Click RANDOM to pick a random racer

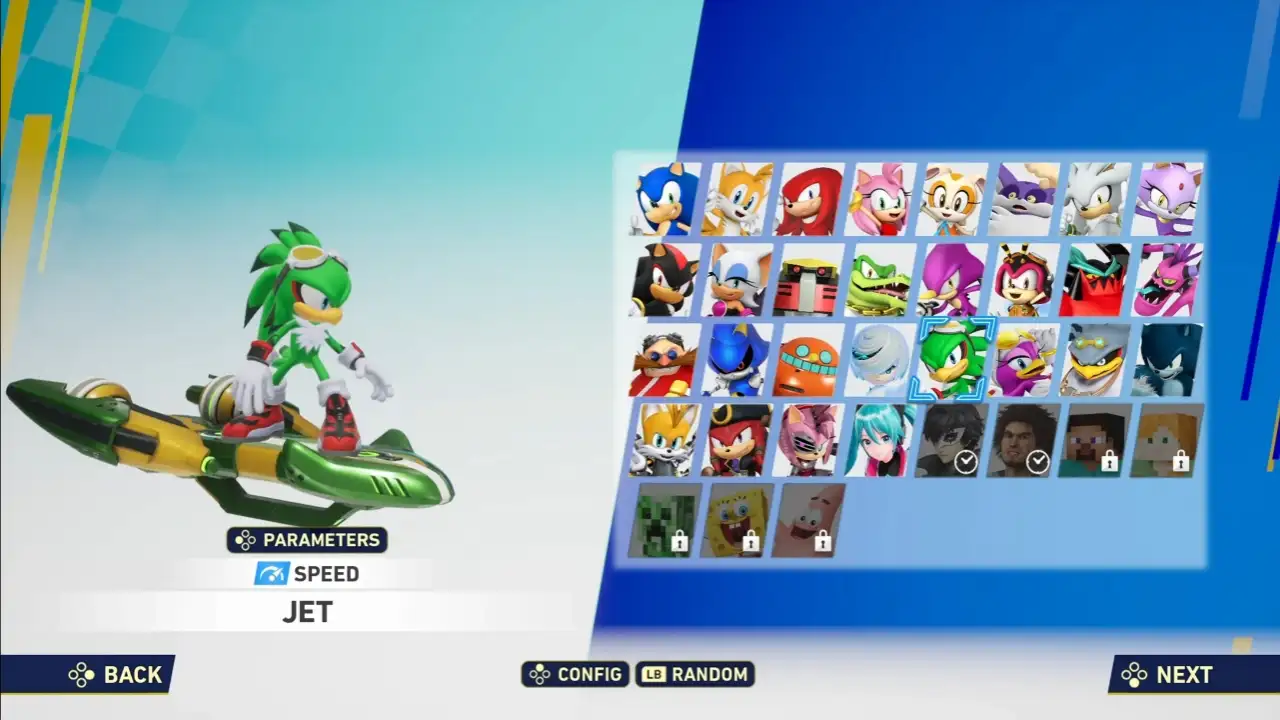[696, 675]
